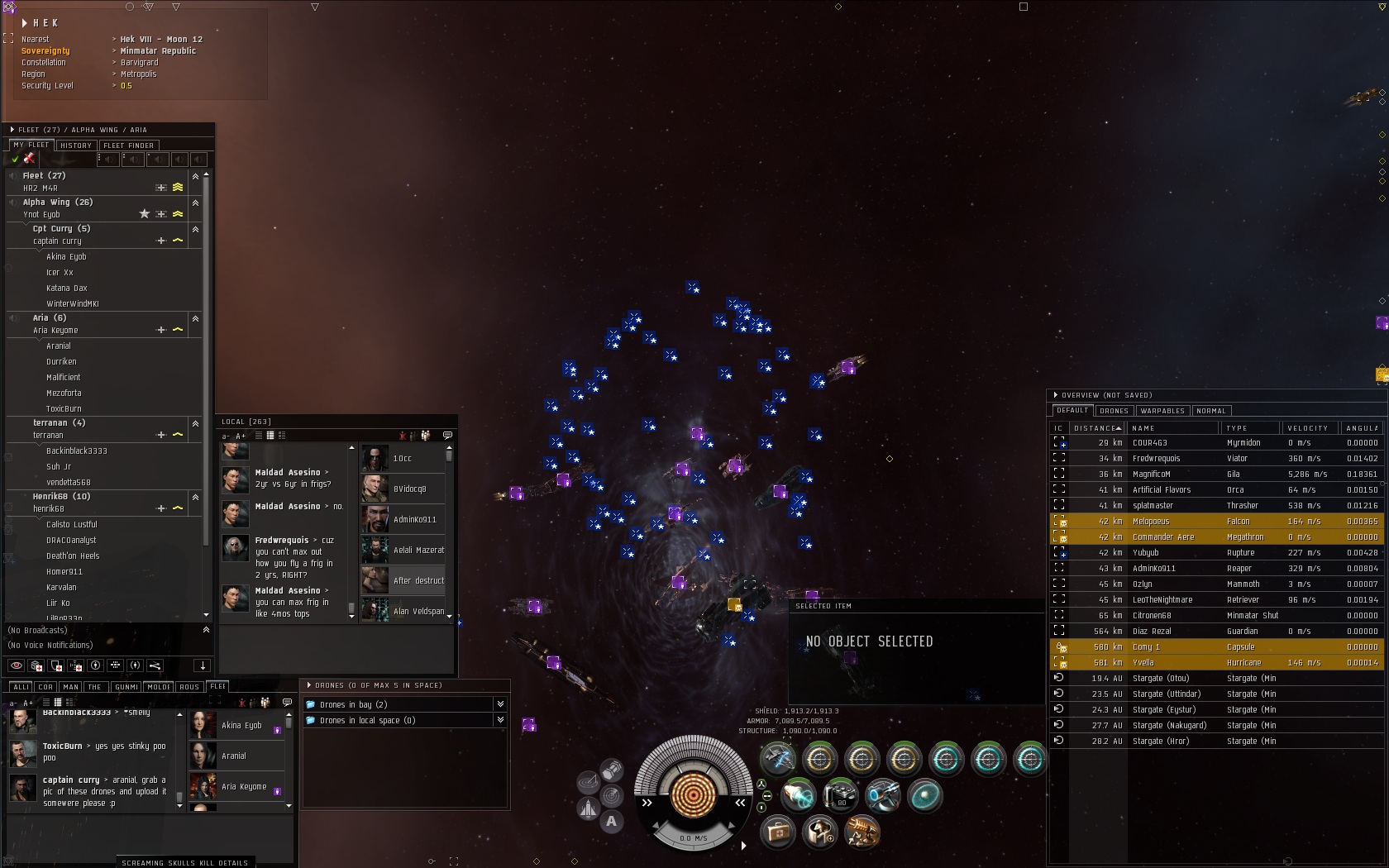Sort overview by Distance column
Image resolution: width=1389 pixels, height=868 pixels.
(1096, 428)
